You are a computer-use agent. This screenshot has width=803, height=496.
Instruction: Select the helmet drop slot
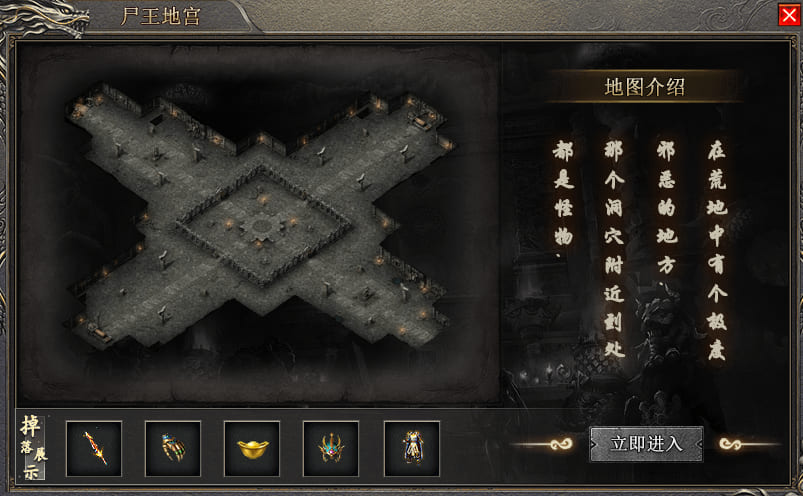coord(331,448)
